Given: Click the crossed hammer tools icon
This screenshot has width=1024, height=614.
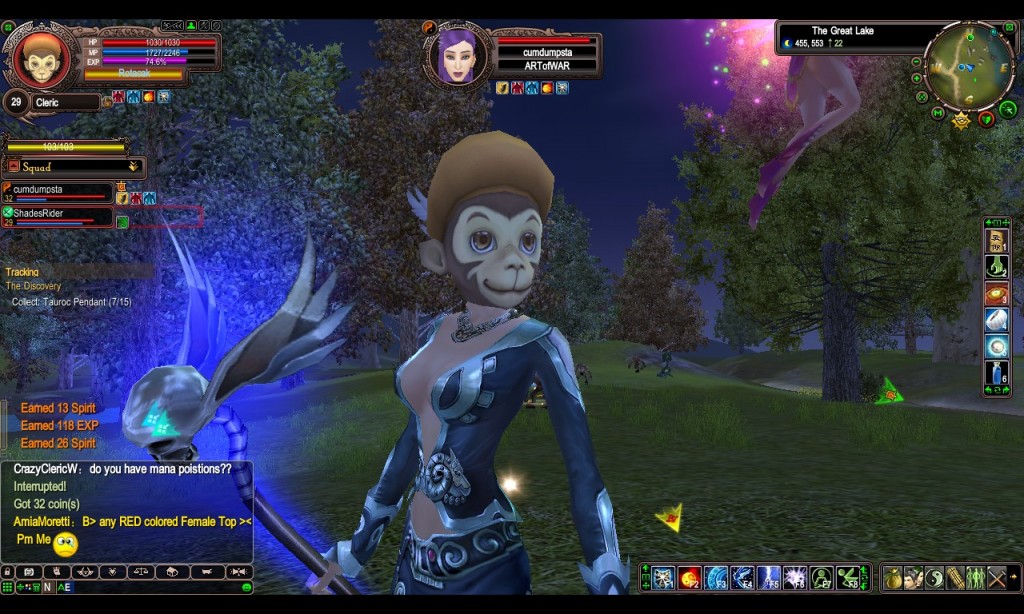Looking at the screenshot, I should coord(997,577).
